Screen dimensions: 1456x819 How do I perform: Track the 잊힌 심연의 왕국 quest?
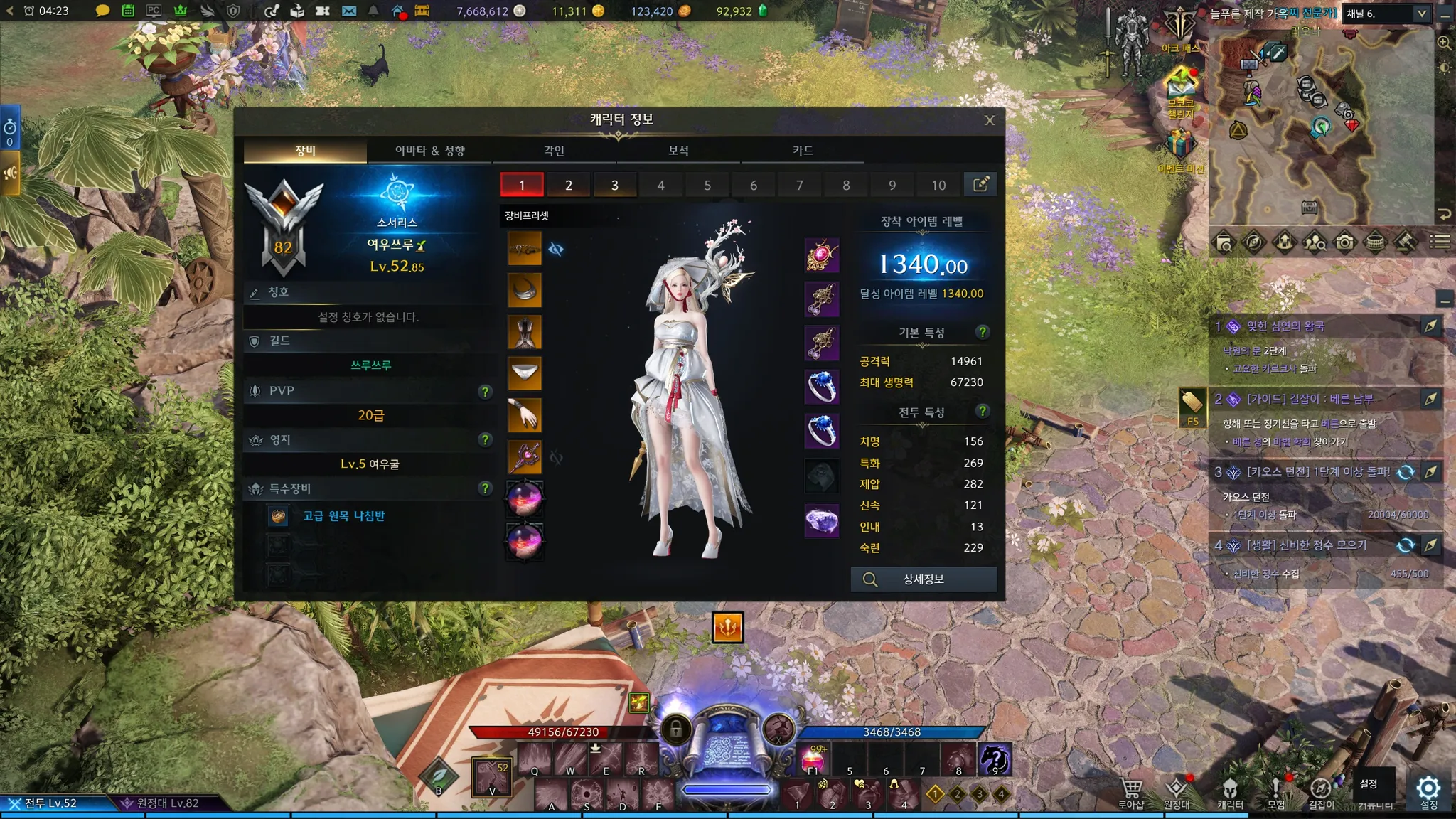tap(1430, 326)
